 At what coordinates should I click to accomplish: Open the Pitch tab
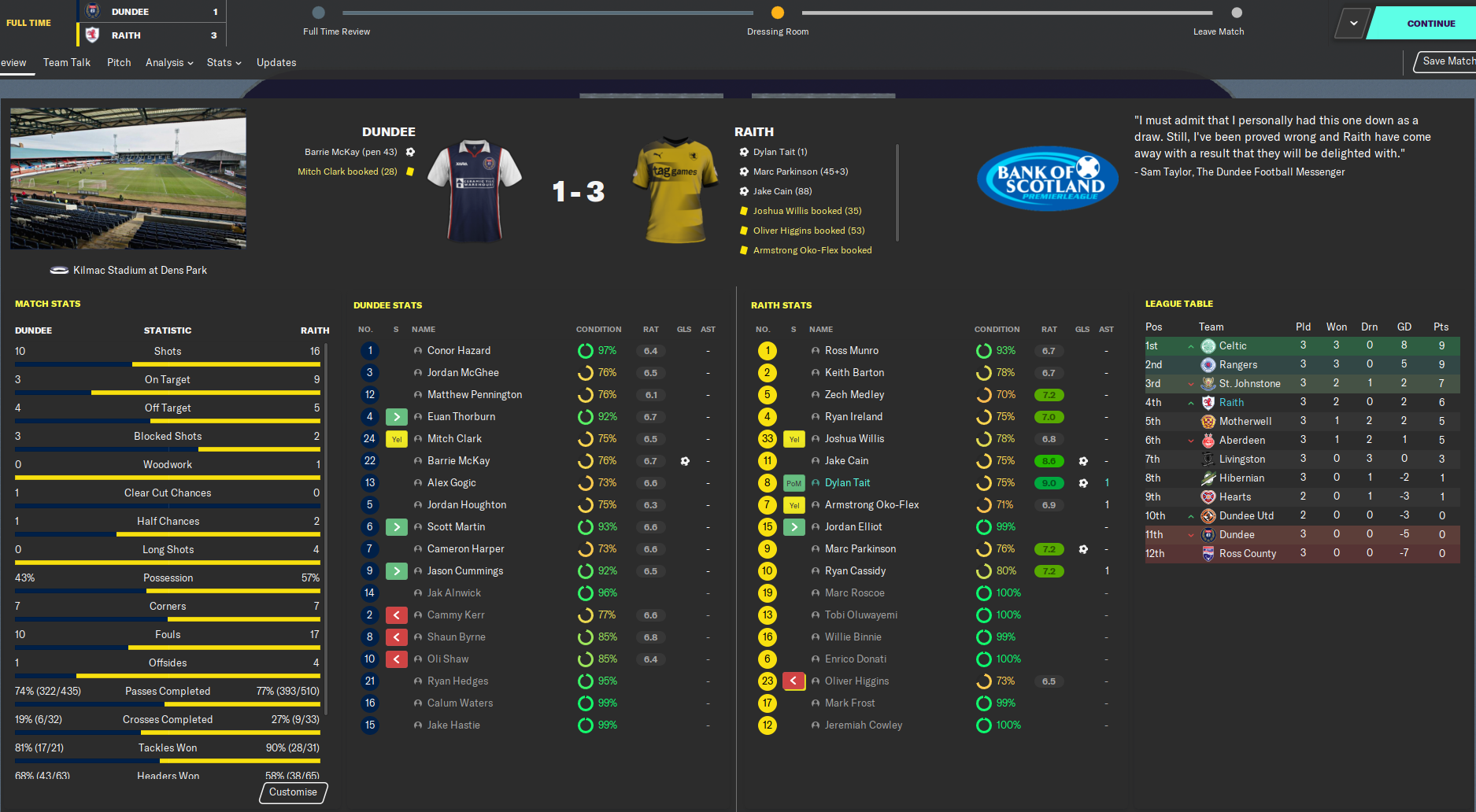click(119, 63)
